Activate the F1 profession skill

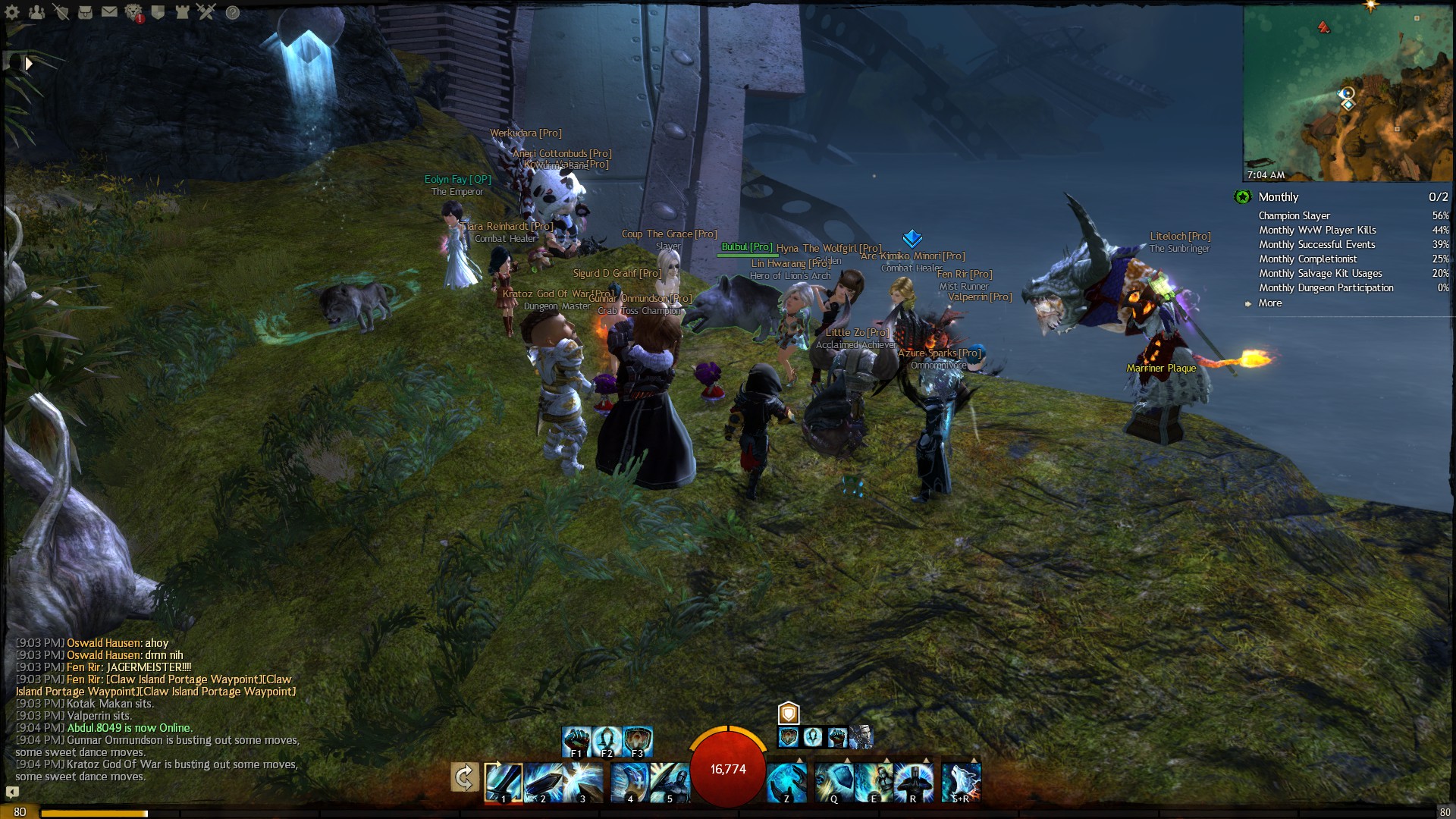[578, 740]
